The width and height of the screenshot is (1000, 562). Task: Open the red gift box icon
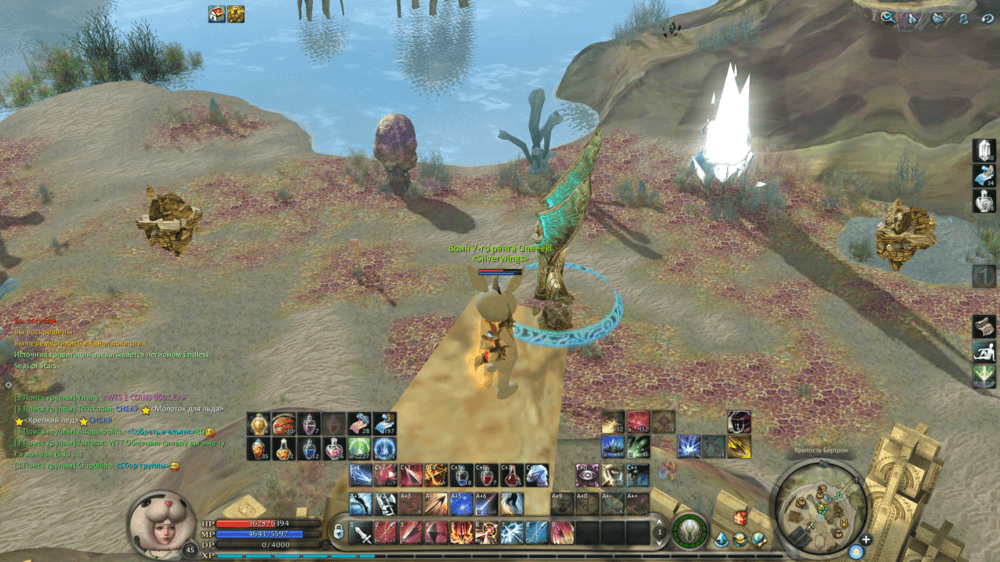coord(740,517)
